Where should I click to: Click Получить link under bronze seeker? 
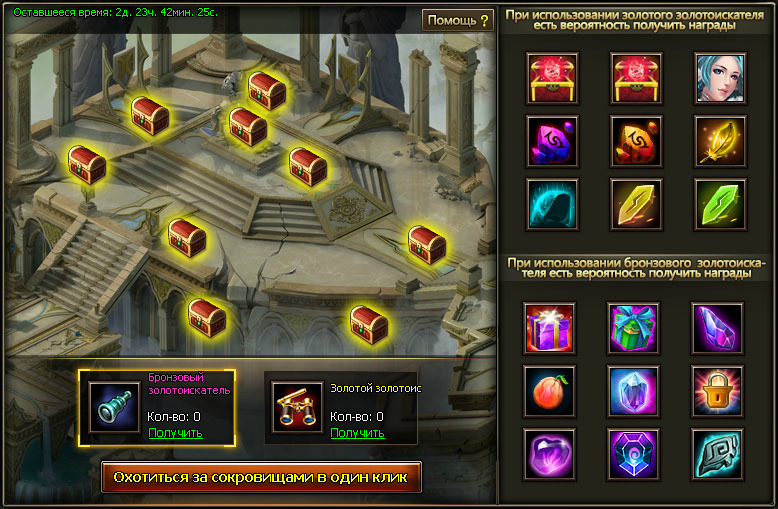pyautogui.click(x=175, y=433)
